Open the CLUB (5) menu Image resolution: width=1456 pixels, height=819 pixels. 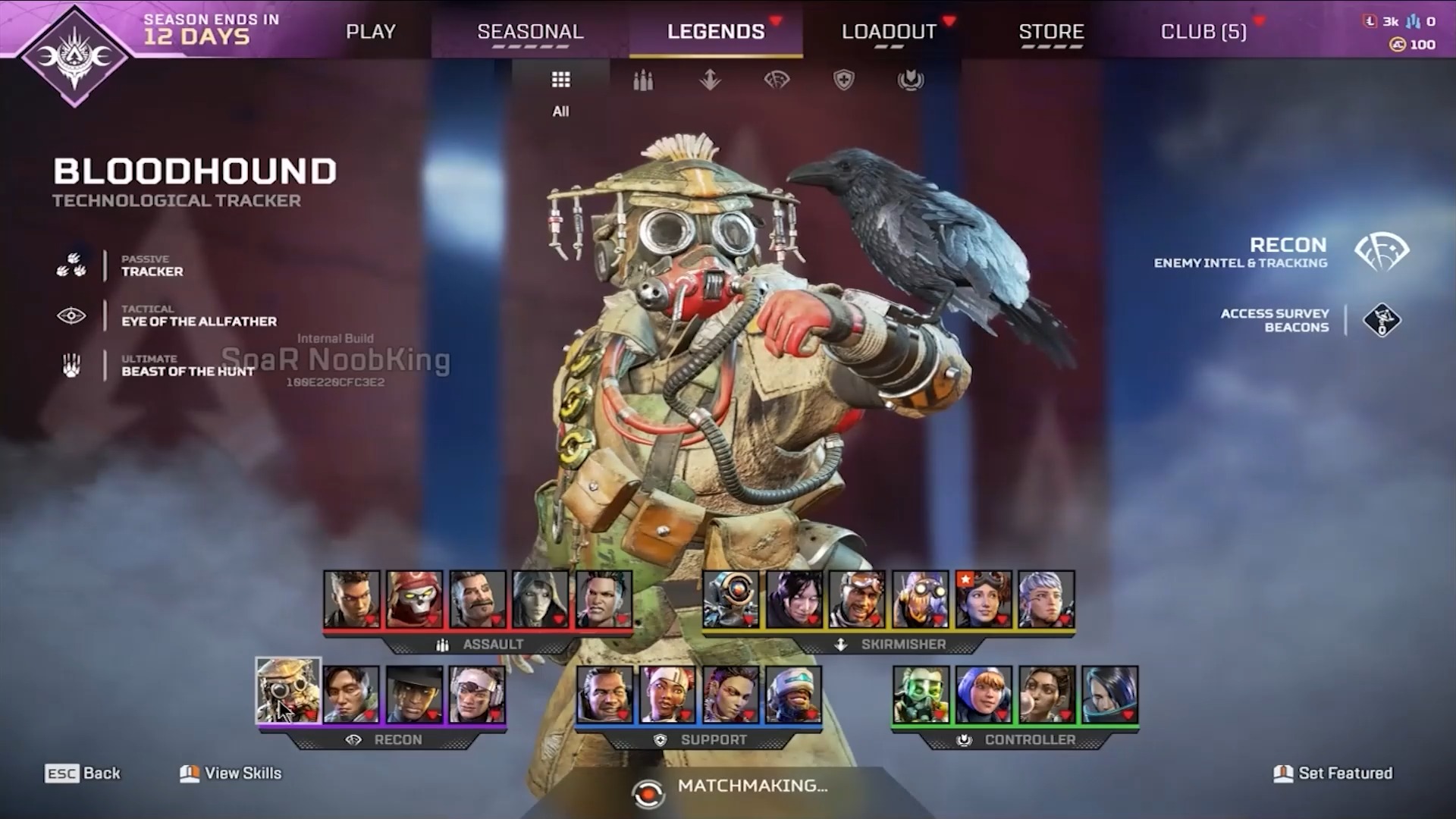point(1203,31)
